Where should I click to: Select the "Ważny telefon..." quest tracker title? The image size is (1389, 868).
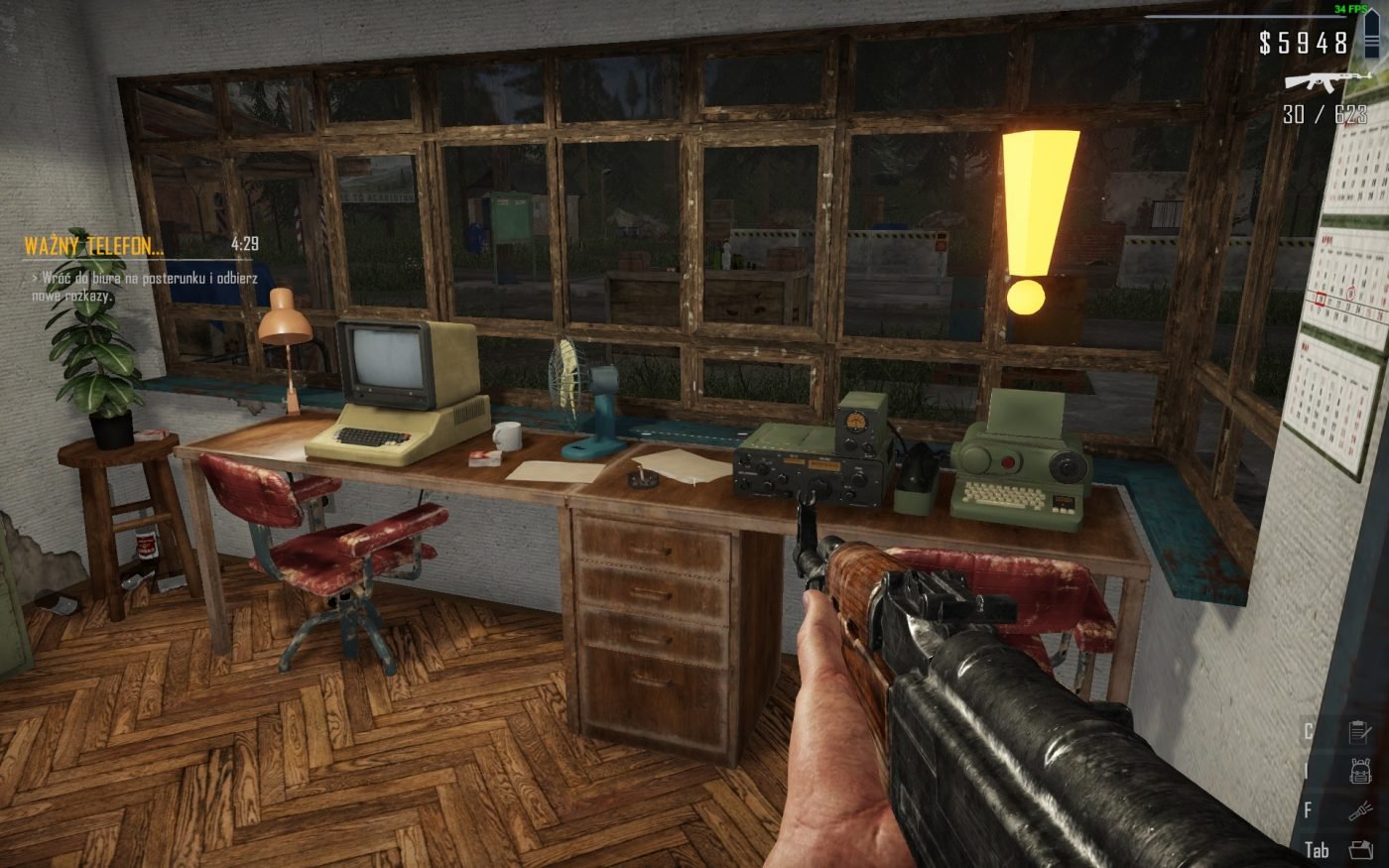click(x=93, y=245)
